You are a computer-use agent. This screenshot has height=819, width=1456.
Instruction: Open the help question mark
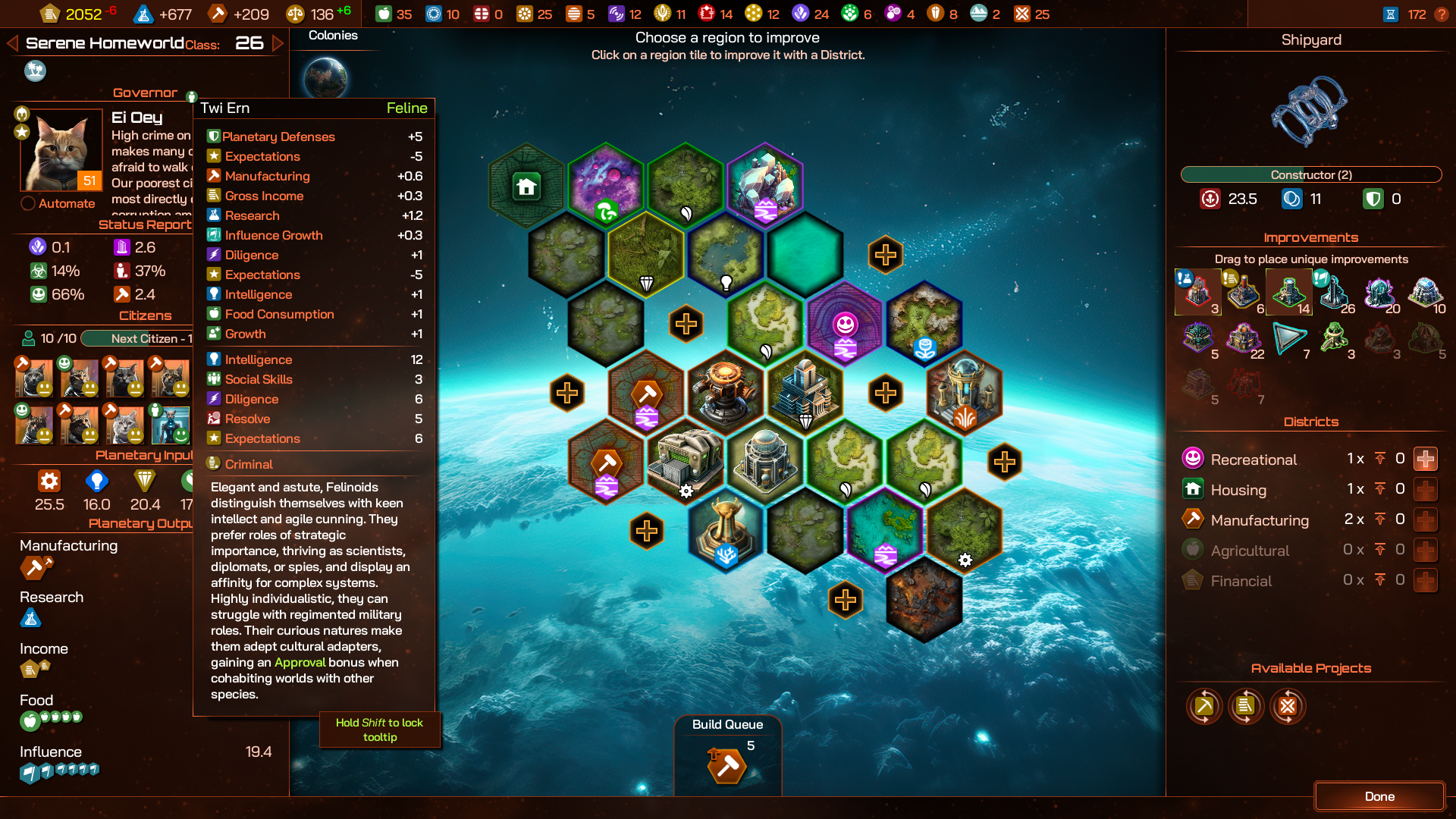click(x=1442, y=14)
